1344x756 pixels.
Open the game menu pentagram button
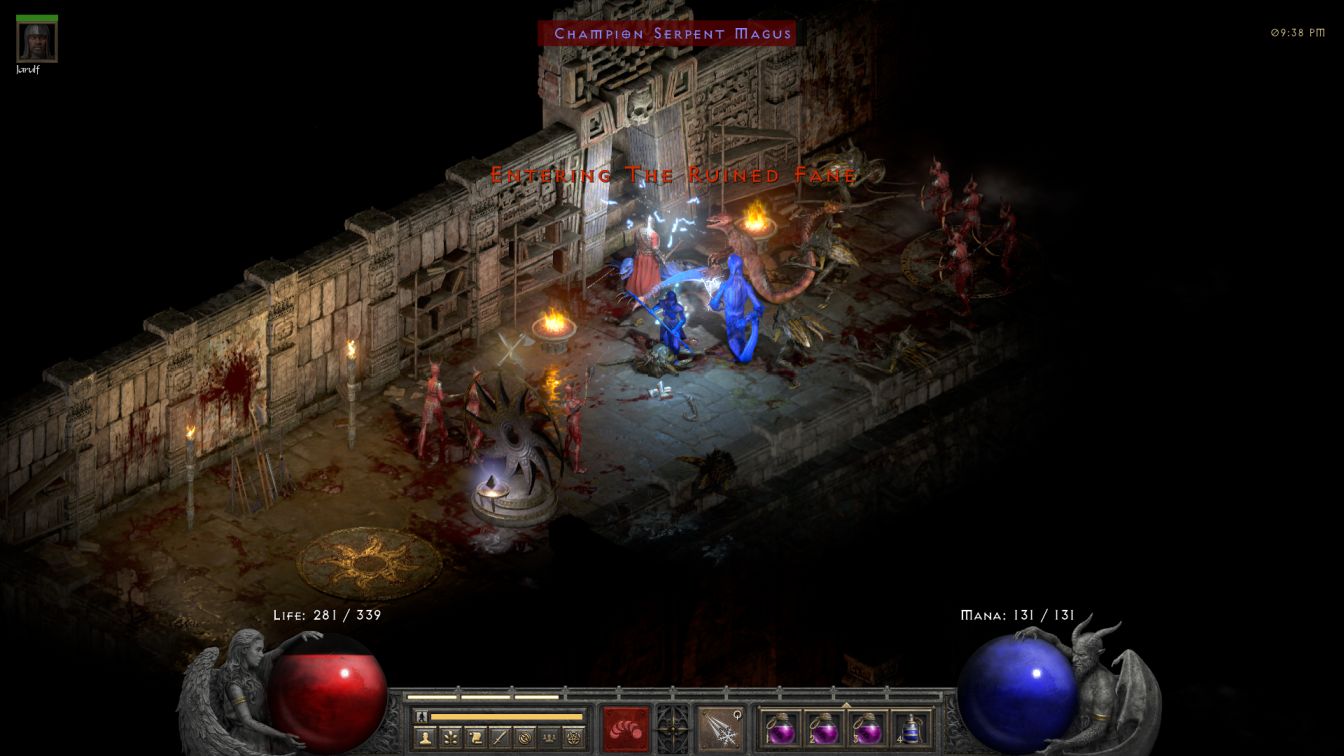(x=574, y=738)
